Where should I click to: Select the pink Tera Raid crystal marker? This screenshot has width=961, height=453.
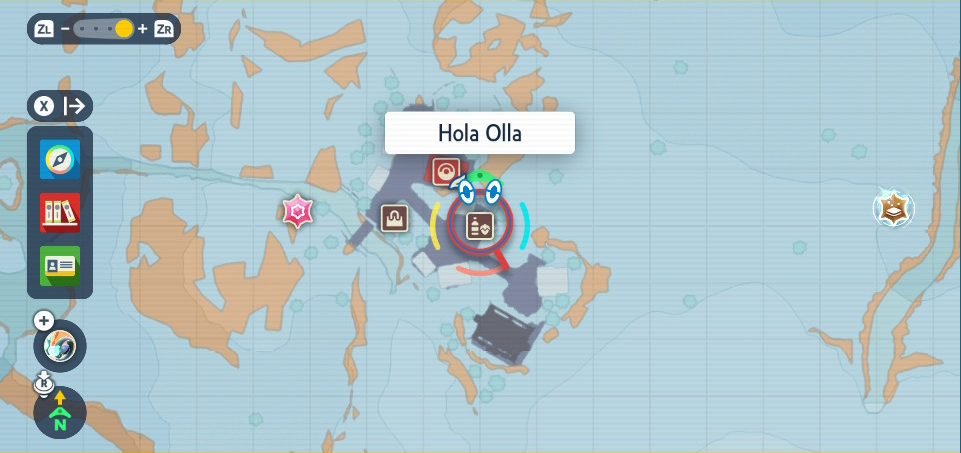pos(297,211)
